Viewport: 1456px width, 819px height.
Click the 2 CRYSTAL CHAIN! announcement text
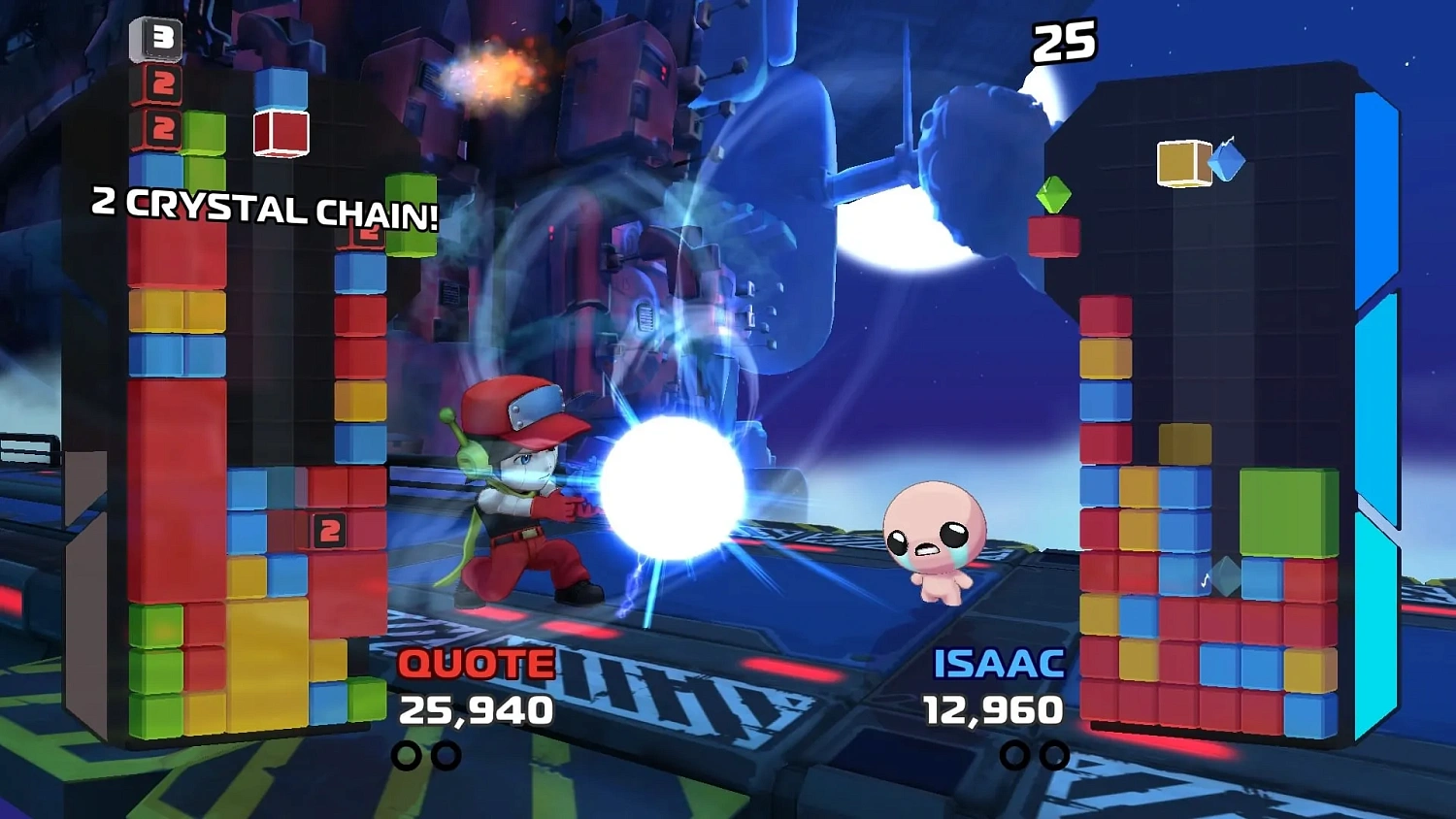point(264,207)
